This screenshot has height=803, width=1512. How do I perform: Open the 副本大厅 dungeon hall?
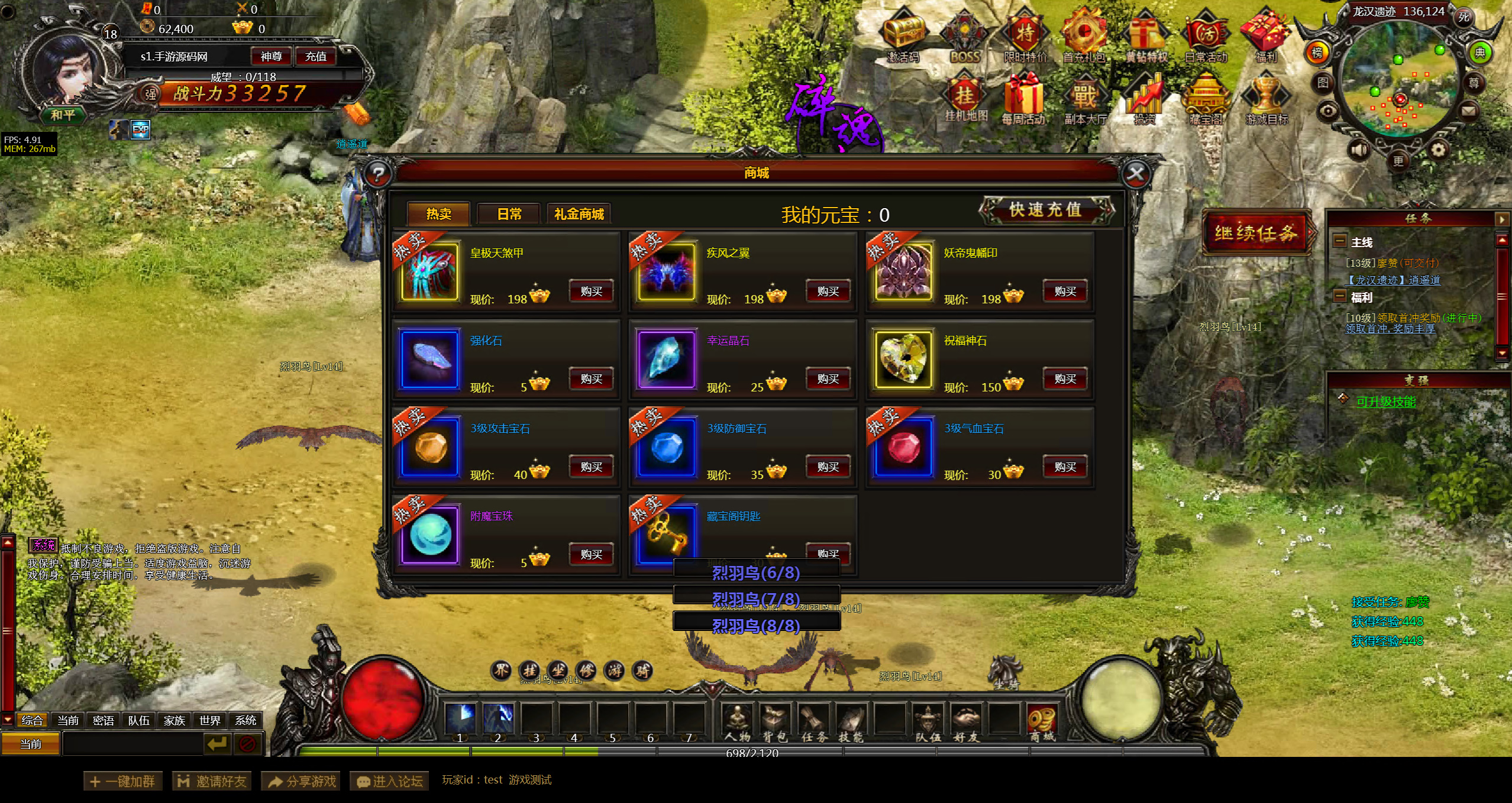pos(1084,101)
